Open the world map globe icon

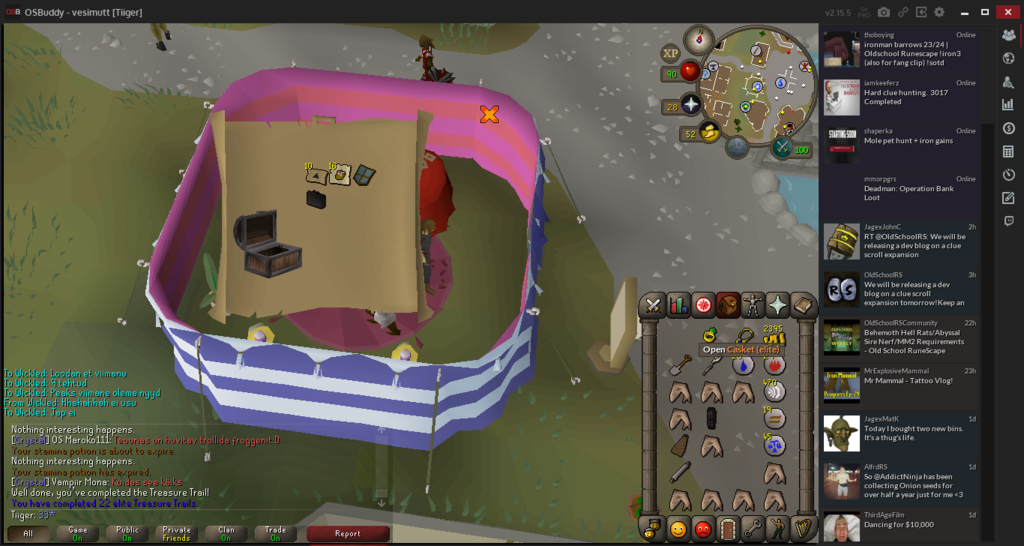click(737, 148)
